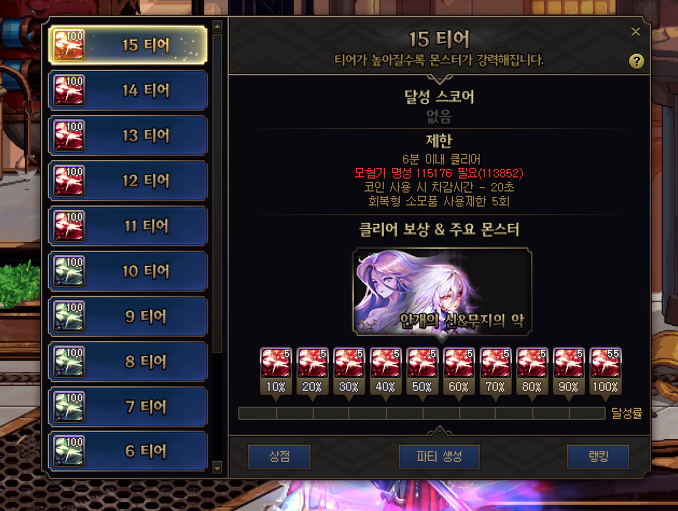Click the tier list scroll down arrow
This screenshot has height=511, width=678.
click(218, 466)
